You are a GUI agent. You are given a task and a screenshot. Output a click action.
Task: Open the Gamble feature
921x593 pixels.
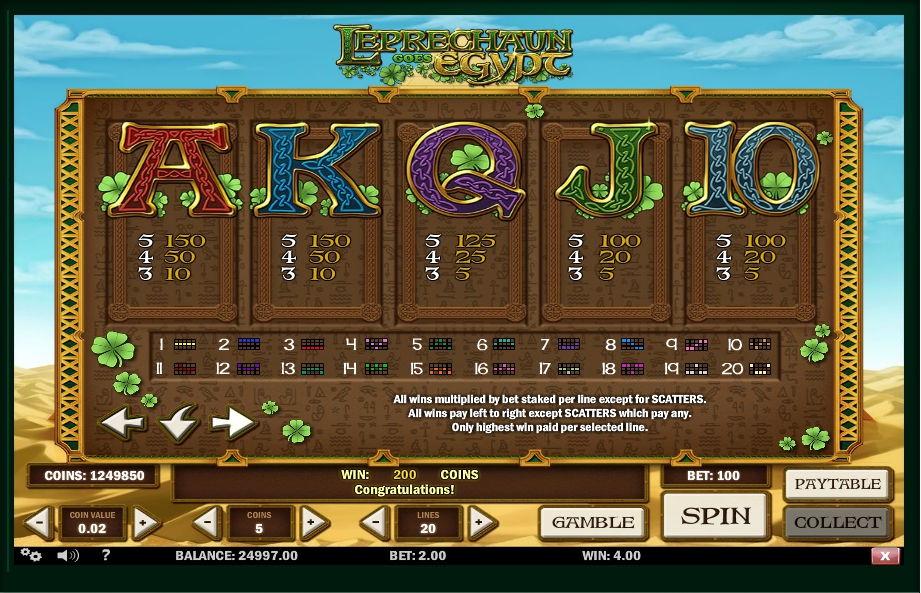tap(593, 522)
